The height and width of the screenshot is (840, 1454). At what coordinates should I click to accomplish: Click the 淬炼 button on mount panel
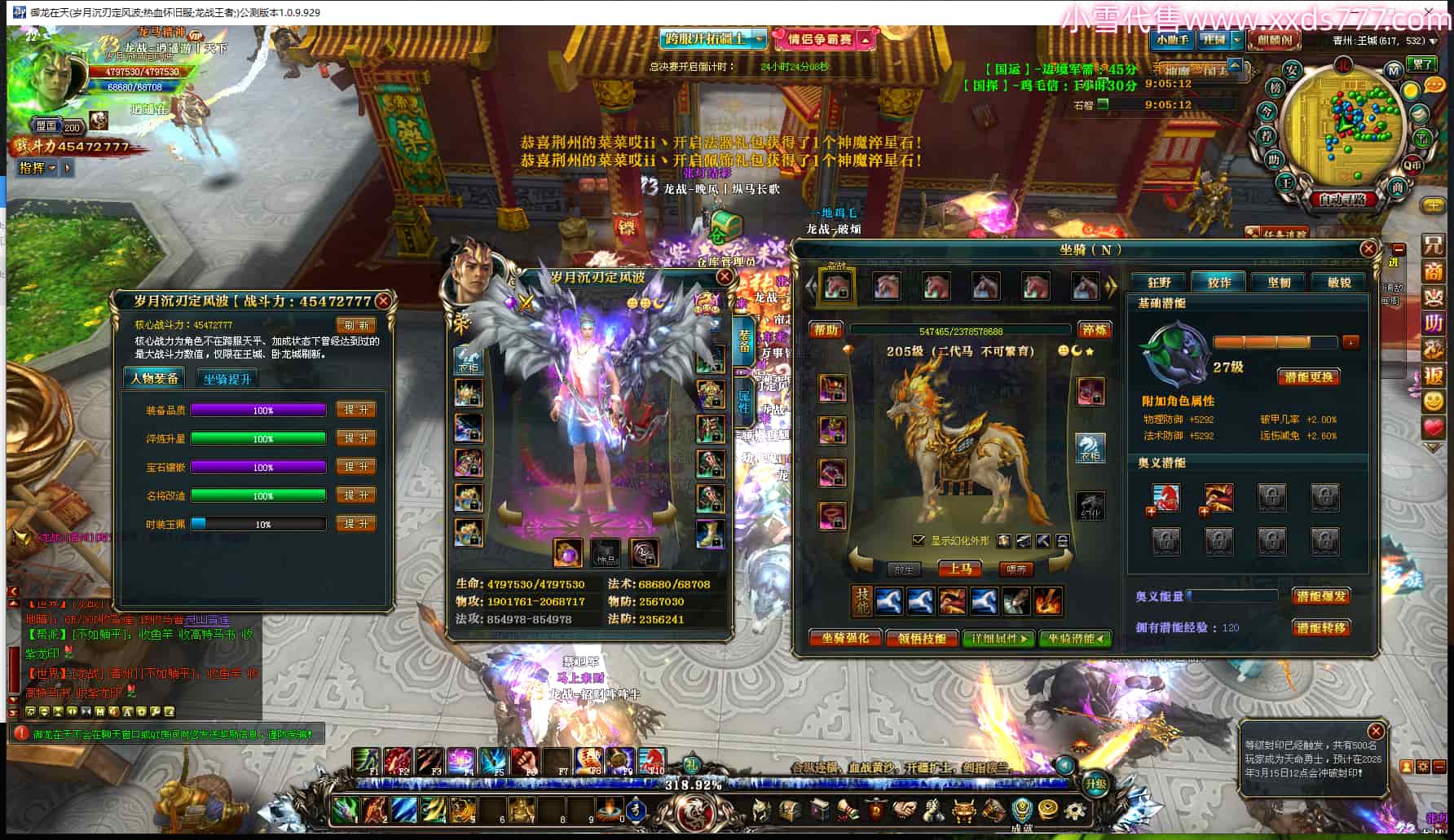(x=1094, y=330)
